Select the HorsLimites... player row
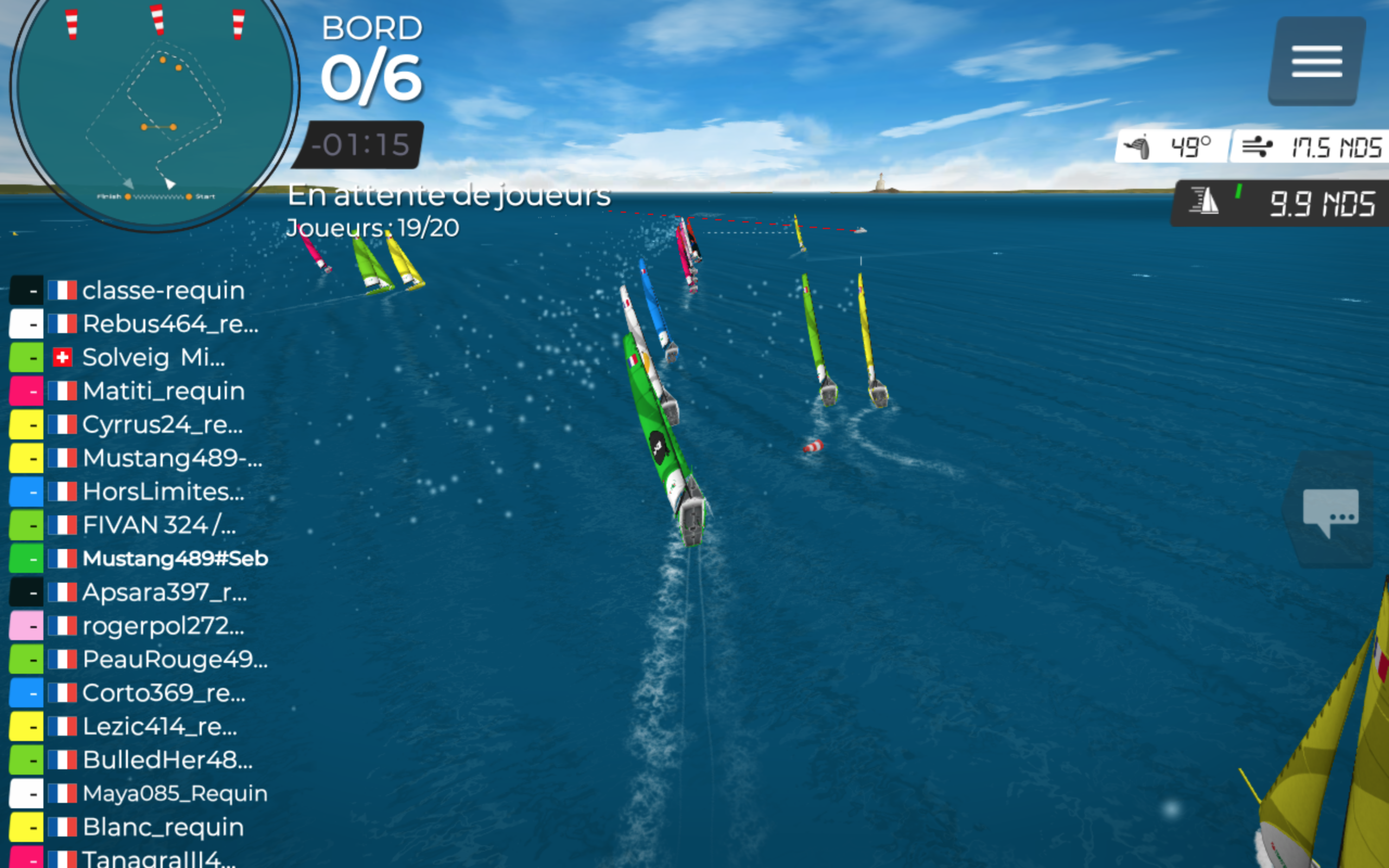This screenshot has width=1389, height=868. click(x=163, y=492)
